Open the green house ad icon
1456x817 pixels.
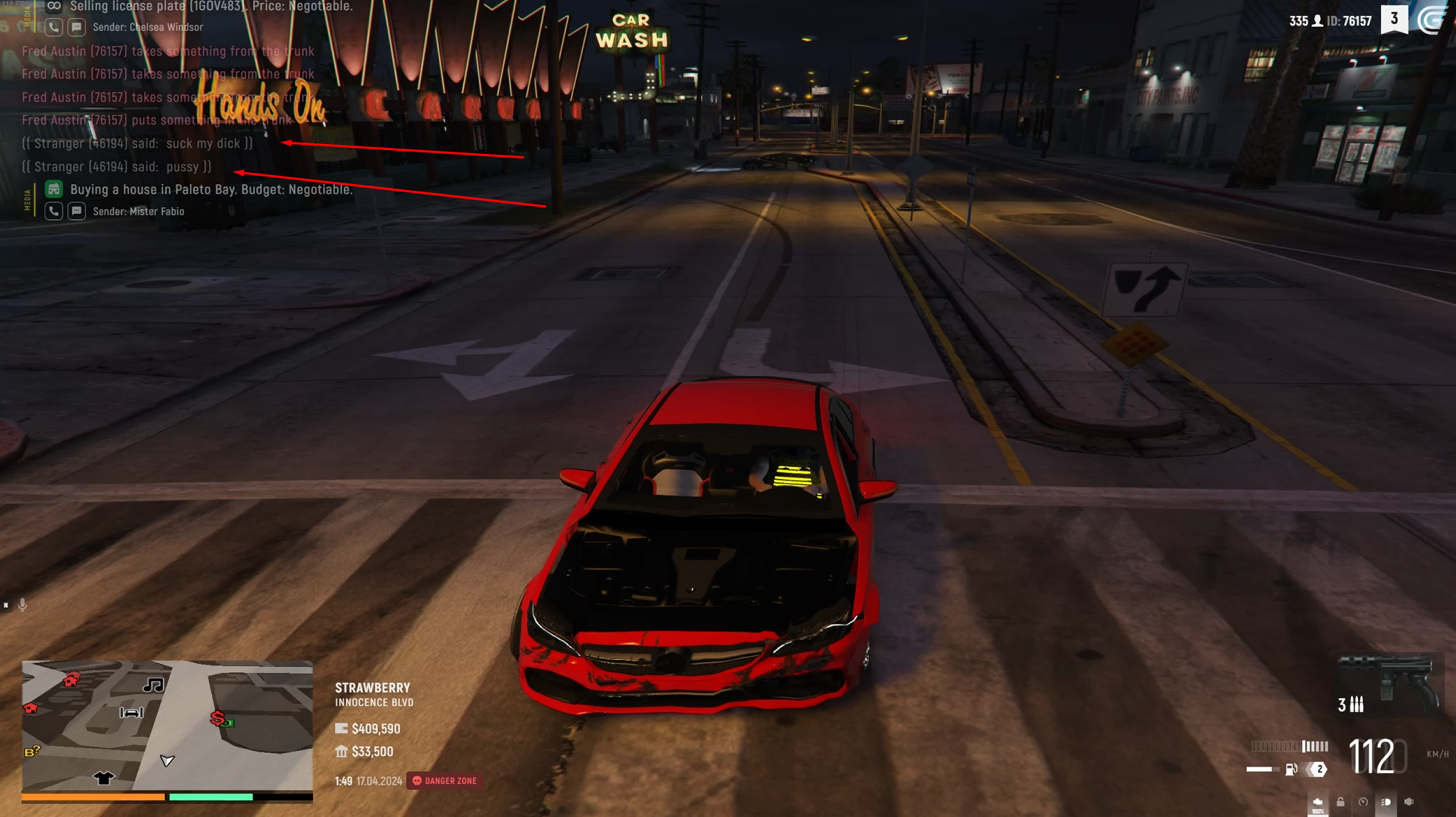[x=54, y=189]
